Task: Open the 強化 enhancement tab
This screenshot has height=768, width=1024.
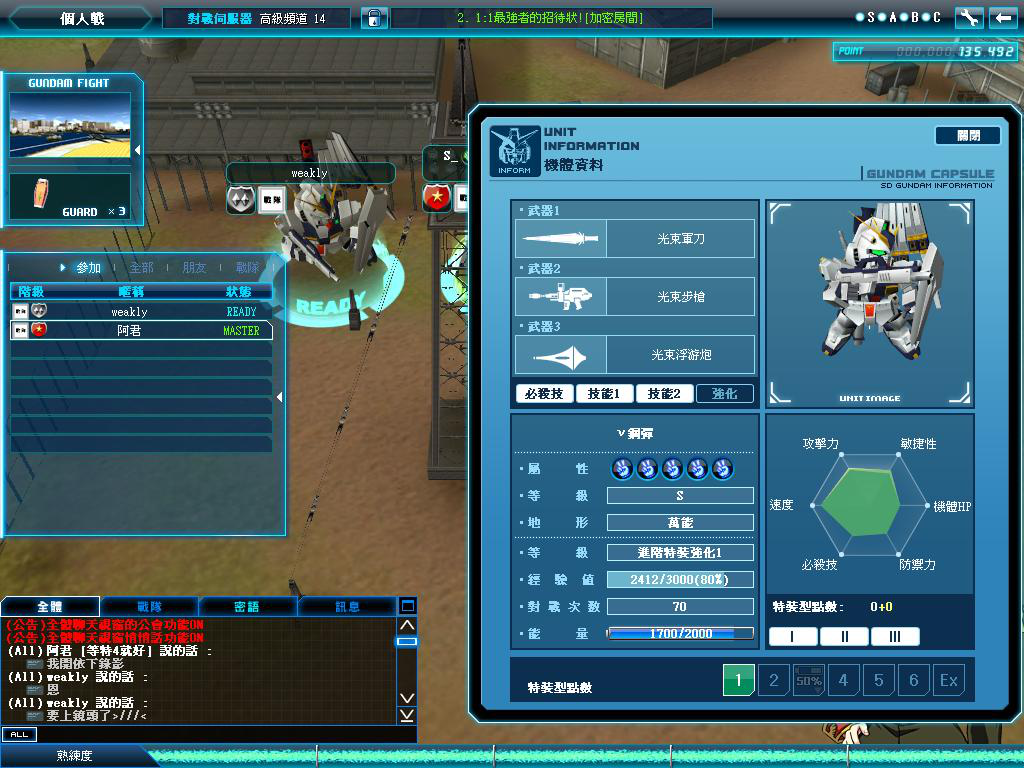Action: coord(724,394)
